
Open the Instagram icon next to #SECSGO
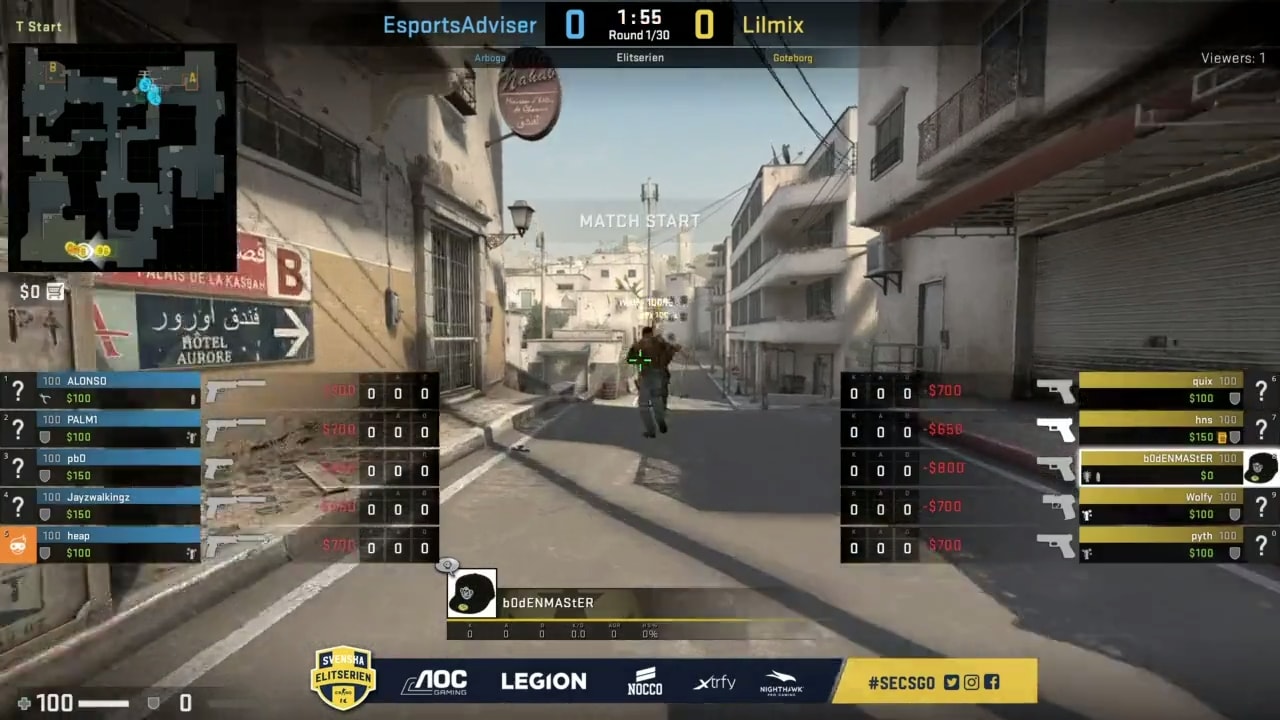(x=971, y=682)
